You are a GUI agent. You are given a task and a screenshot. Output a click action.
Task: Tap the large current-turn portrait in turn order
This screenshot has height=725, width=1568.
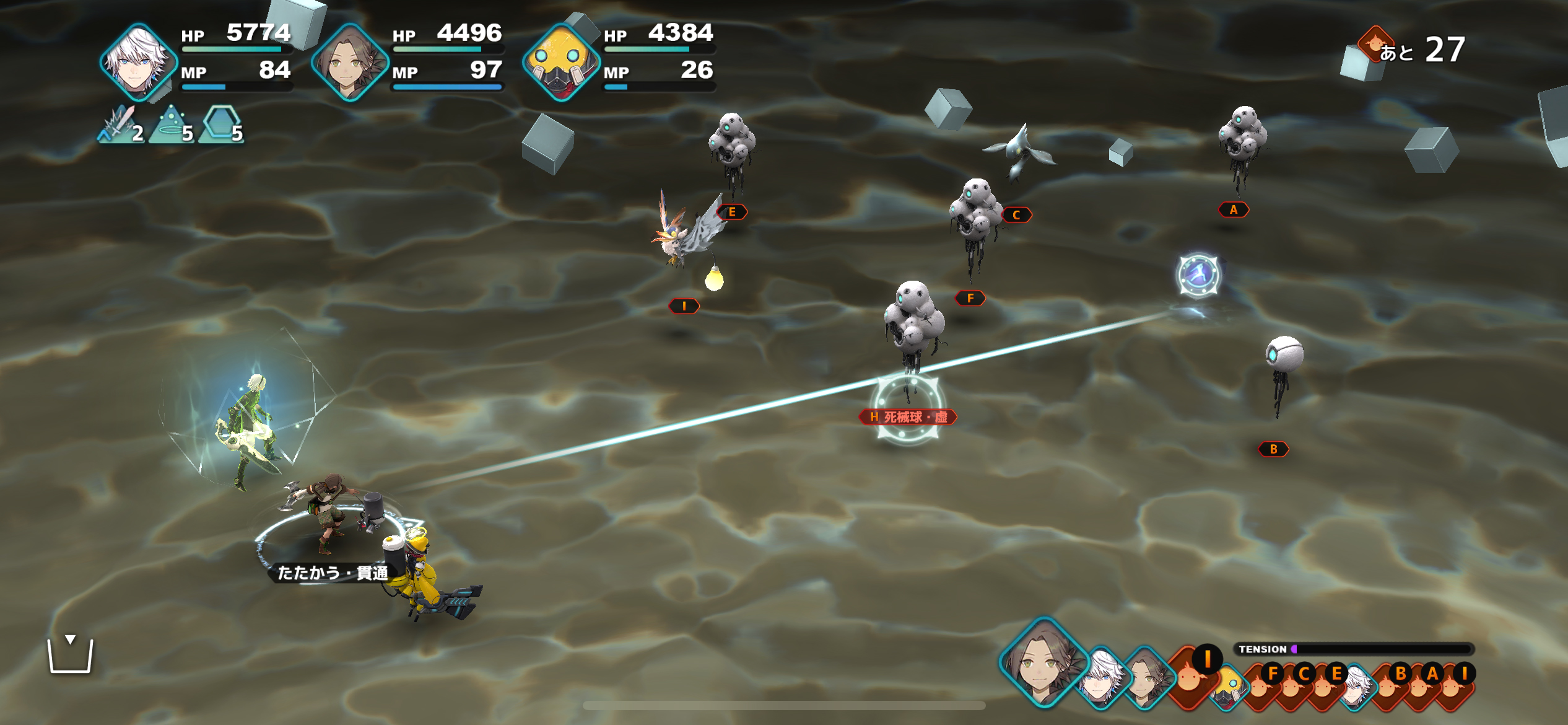1044,662
